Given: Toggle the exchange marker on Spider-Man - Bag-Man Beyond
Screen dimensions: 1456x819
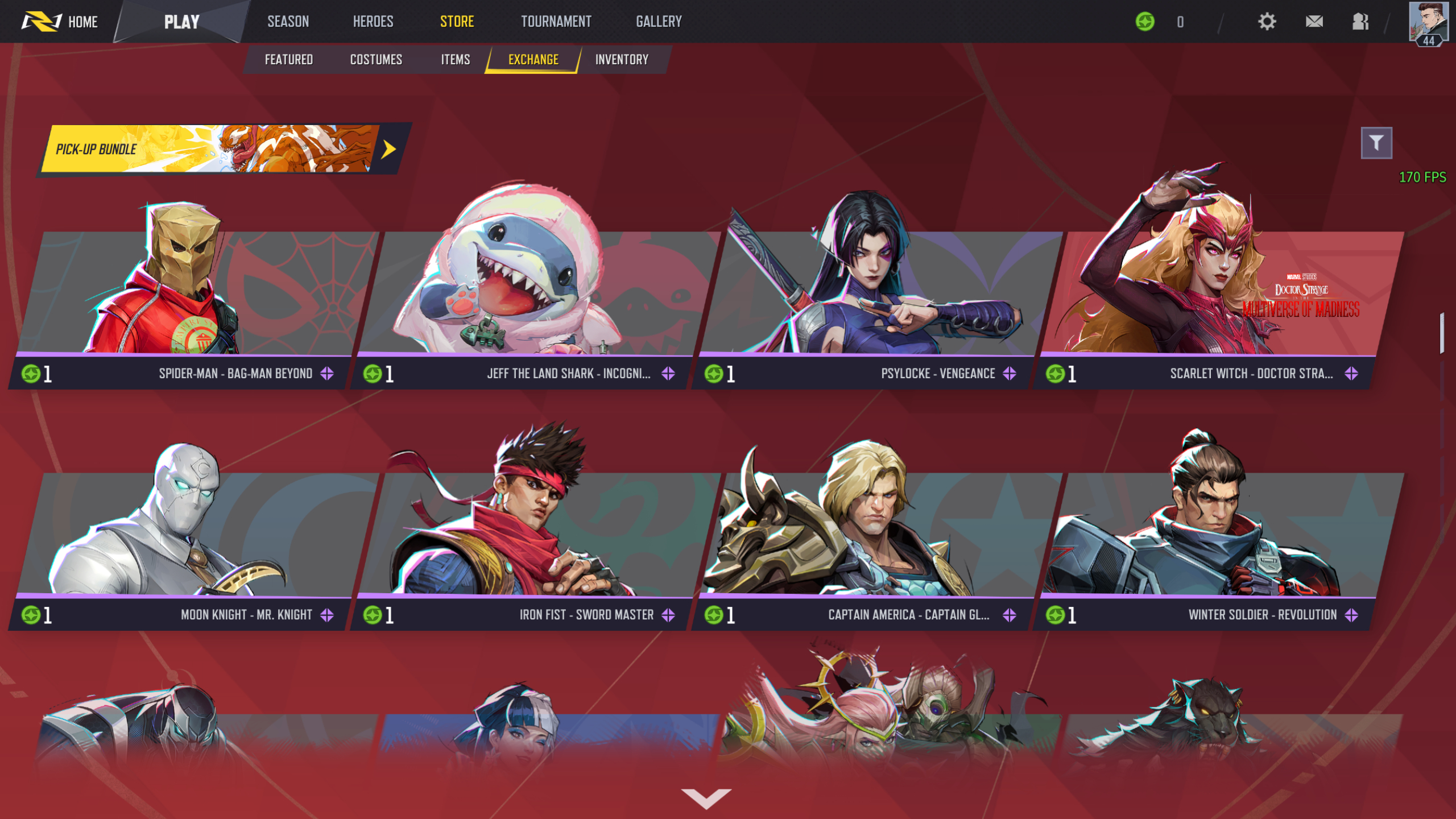Looking at the screenshot, I should click(x=328, y=374).
